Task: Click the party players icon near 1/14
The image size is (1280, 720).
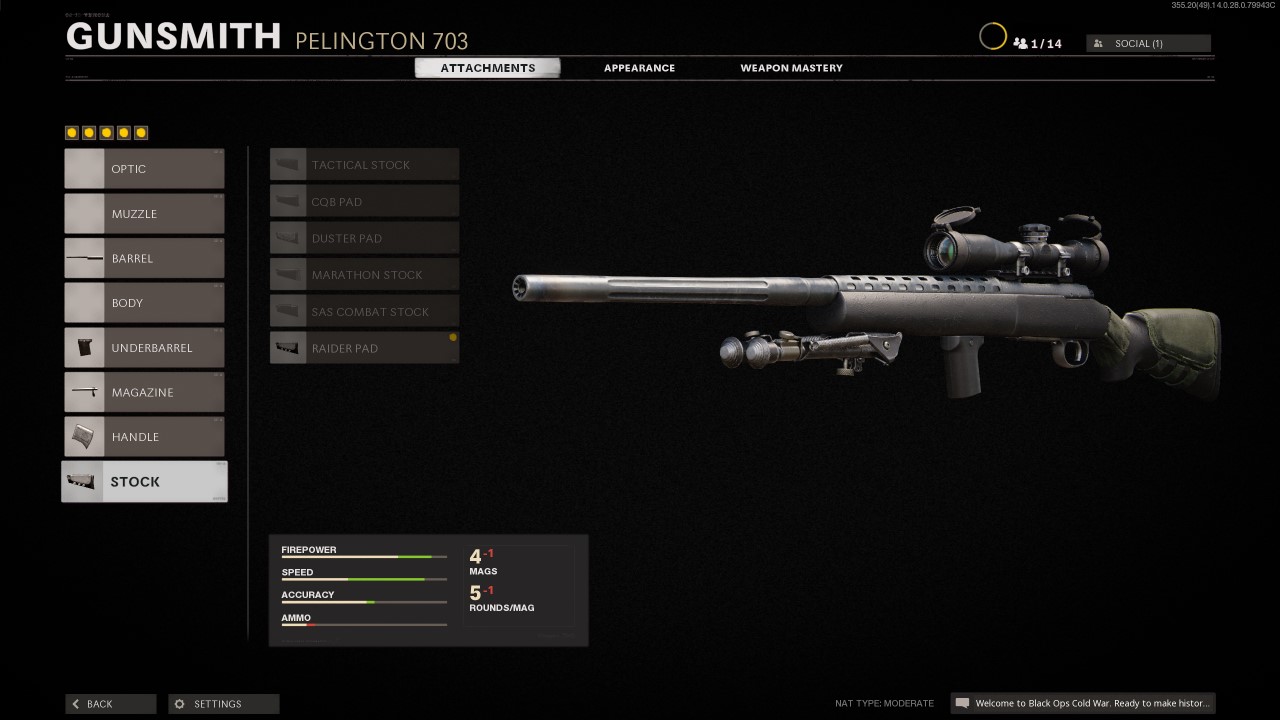Action: (x=1021, y=43)
